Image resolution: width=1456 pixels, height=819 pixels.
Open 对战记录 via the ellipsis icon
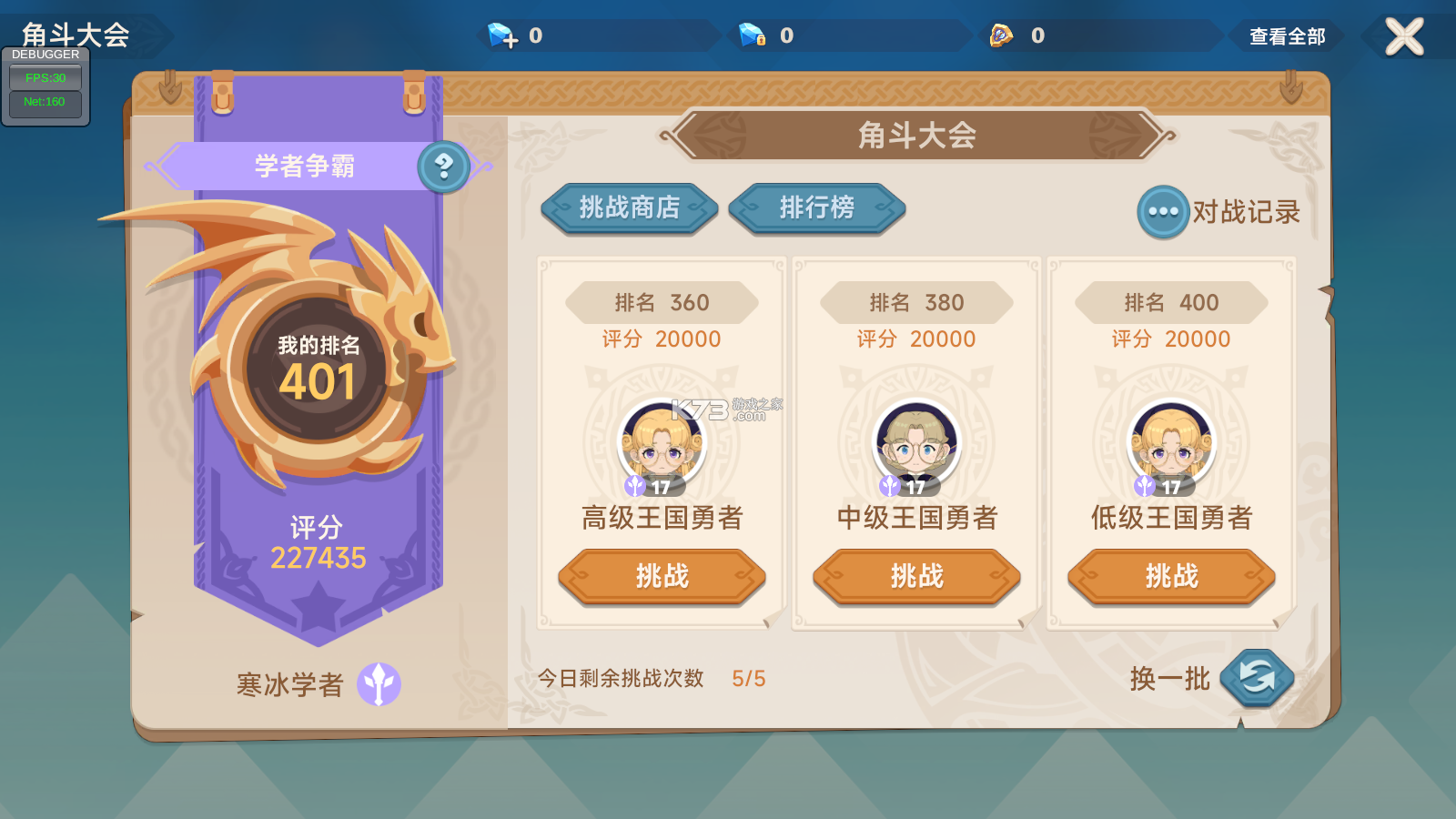tap(1163, 209)
